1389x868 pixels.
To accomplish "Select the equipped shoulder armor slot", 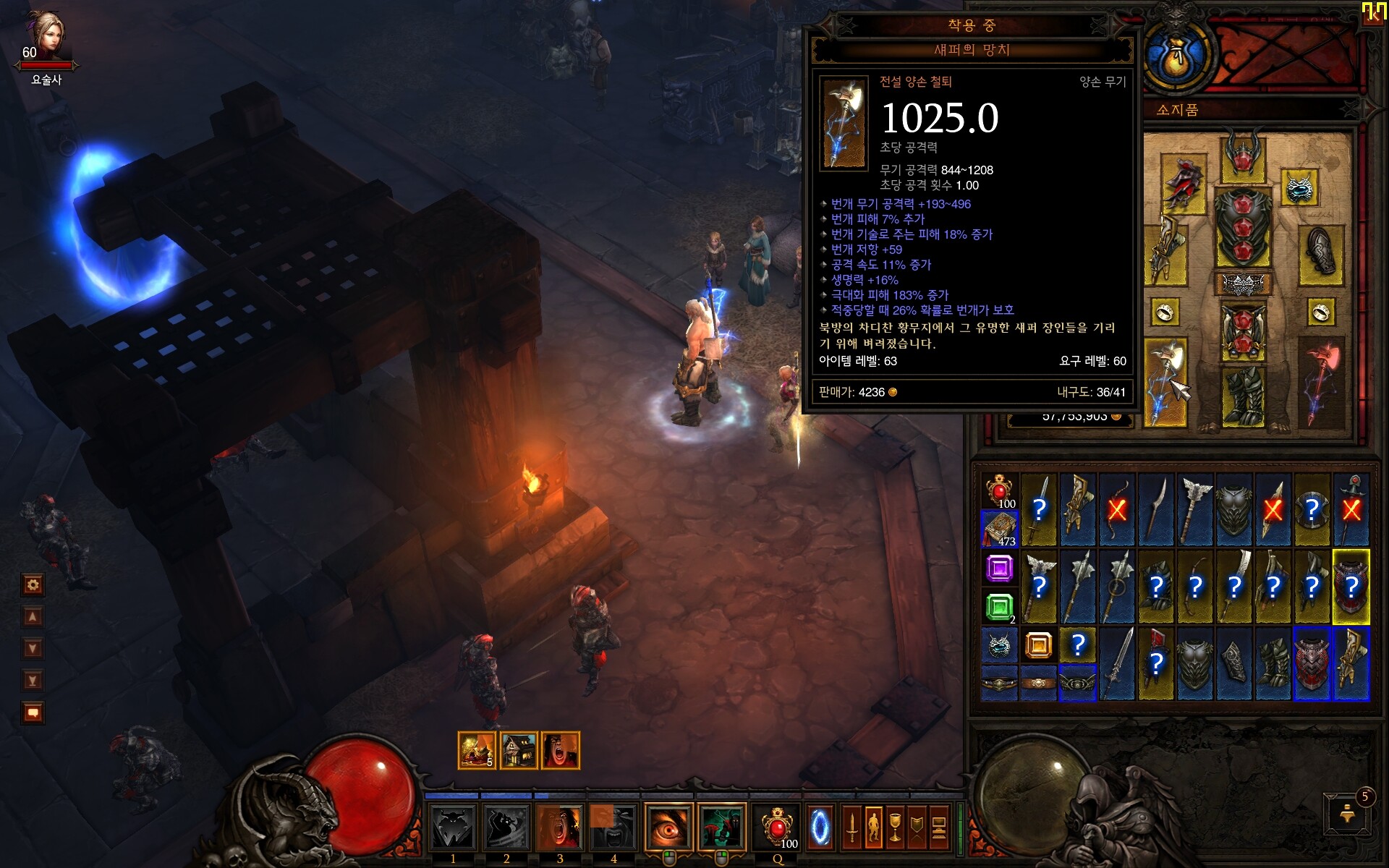I will (1184, 184).
